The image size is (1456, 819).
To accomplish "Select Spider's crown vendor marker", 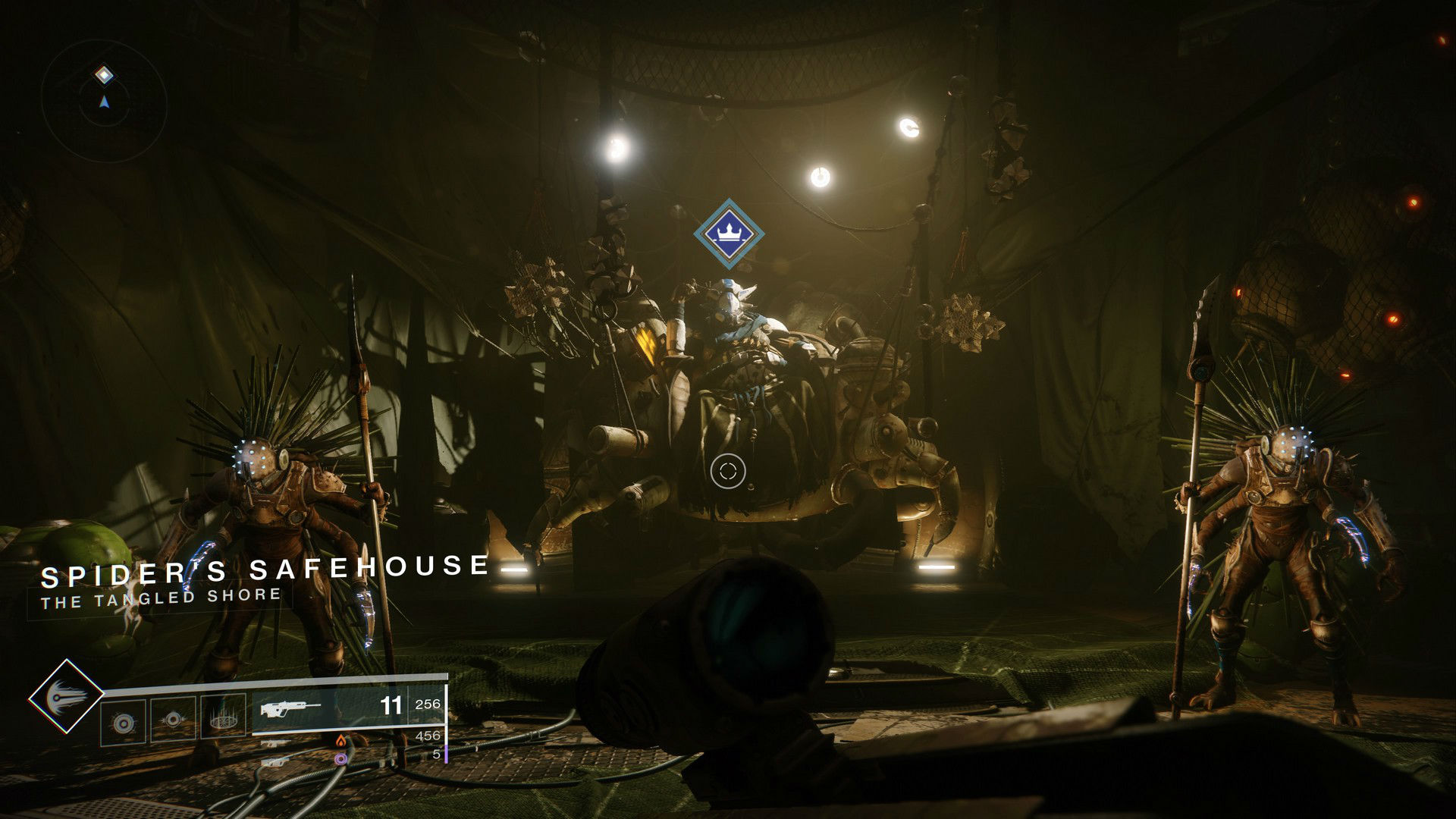I will (729, 234).
